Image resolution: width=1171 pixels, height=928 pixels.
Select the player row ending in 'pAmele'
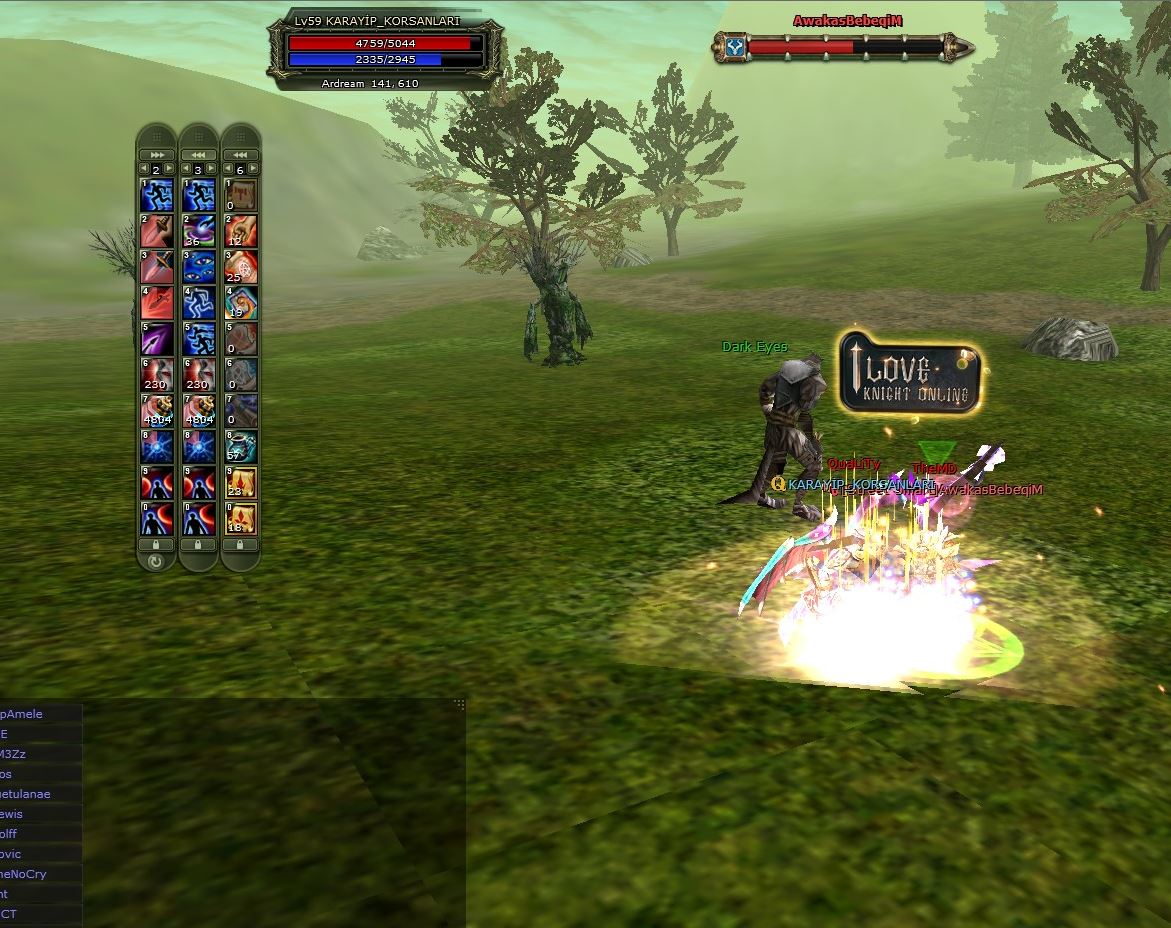tap(30, 714)
